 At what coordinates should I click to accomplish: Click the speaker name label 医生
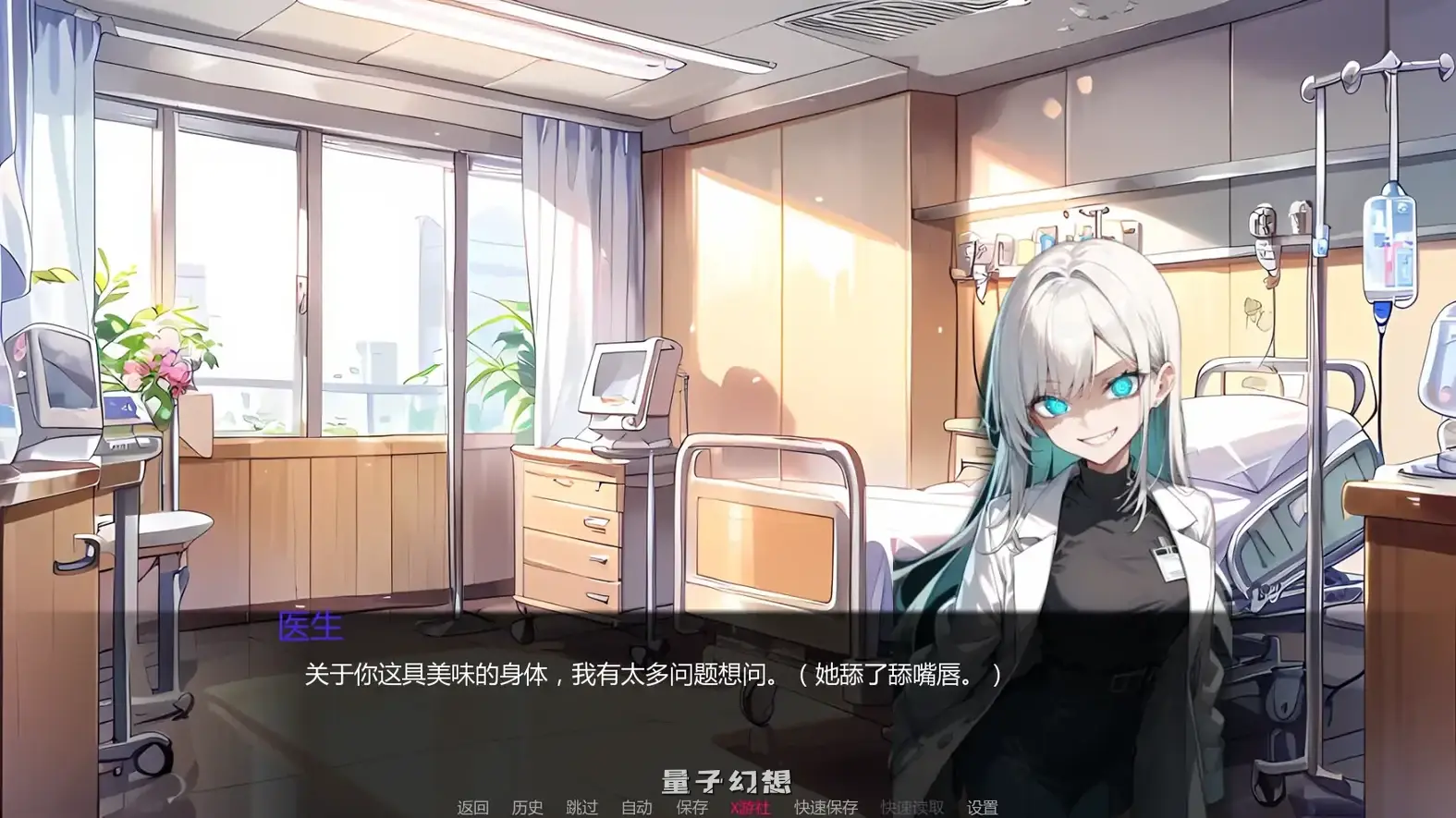click(310, 628)
